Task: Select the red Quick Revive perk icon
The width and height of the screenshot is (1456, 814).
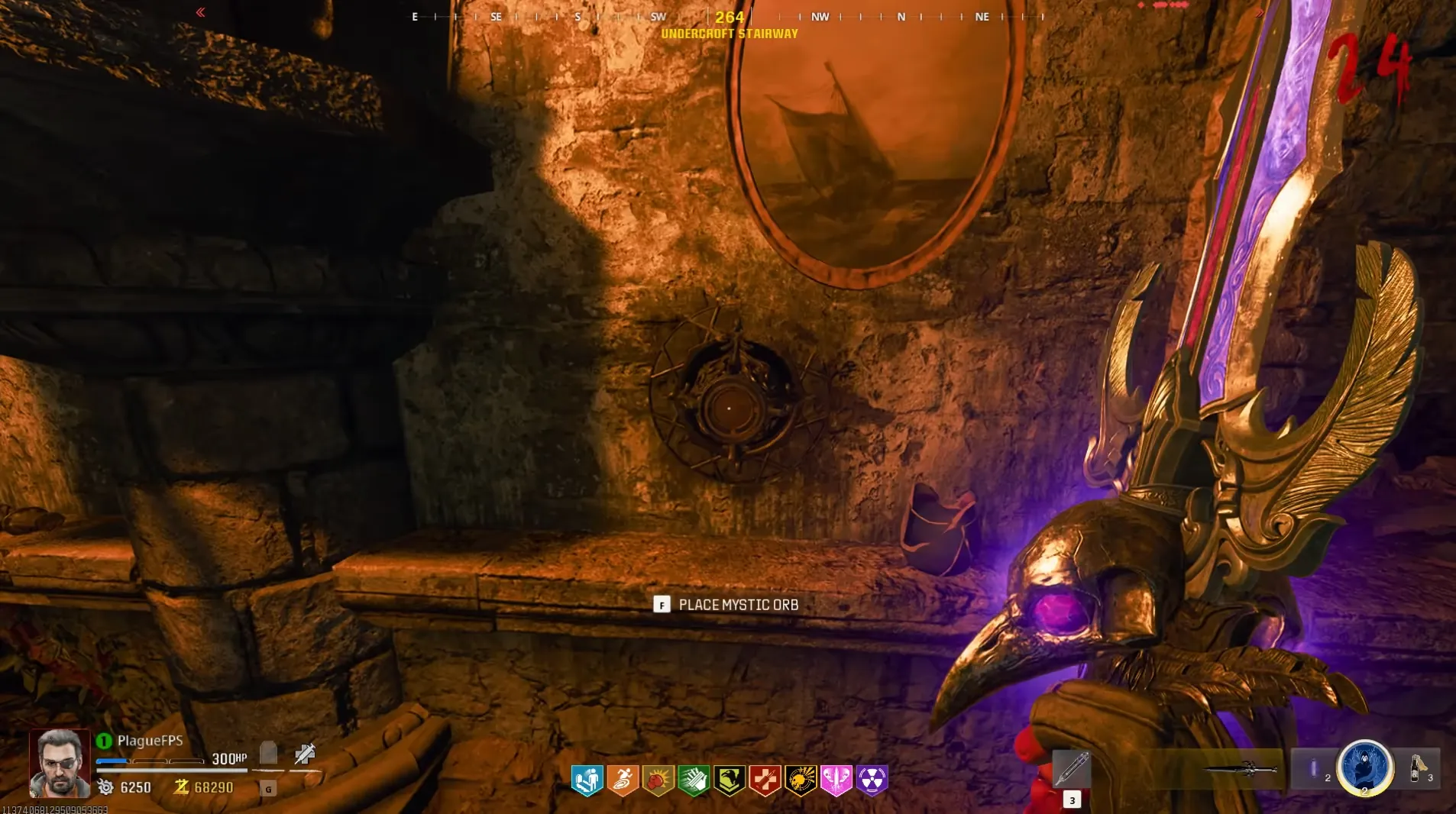Action: click(765, 780)
